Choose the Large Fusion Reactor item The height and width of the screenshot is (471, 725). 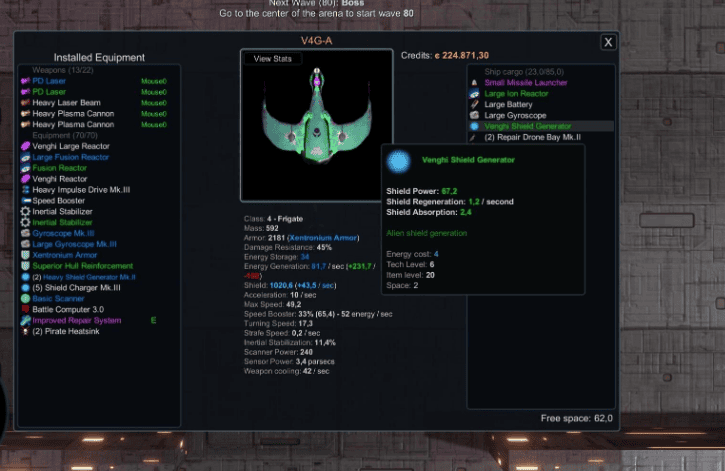[70, 157]
